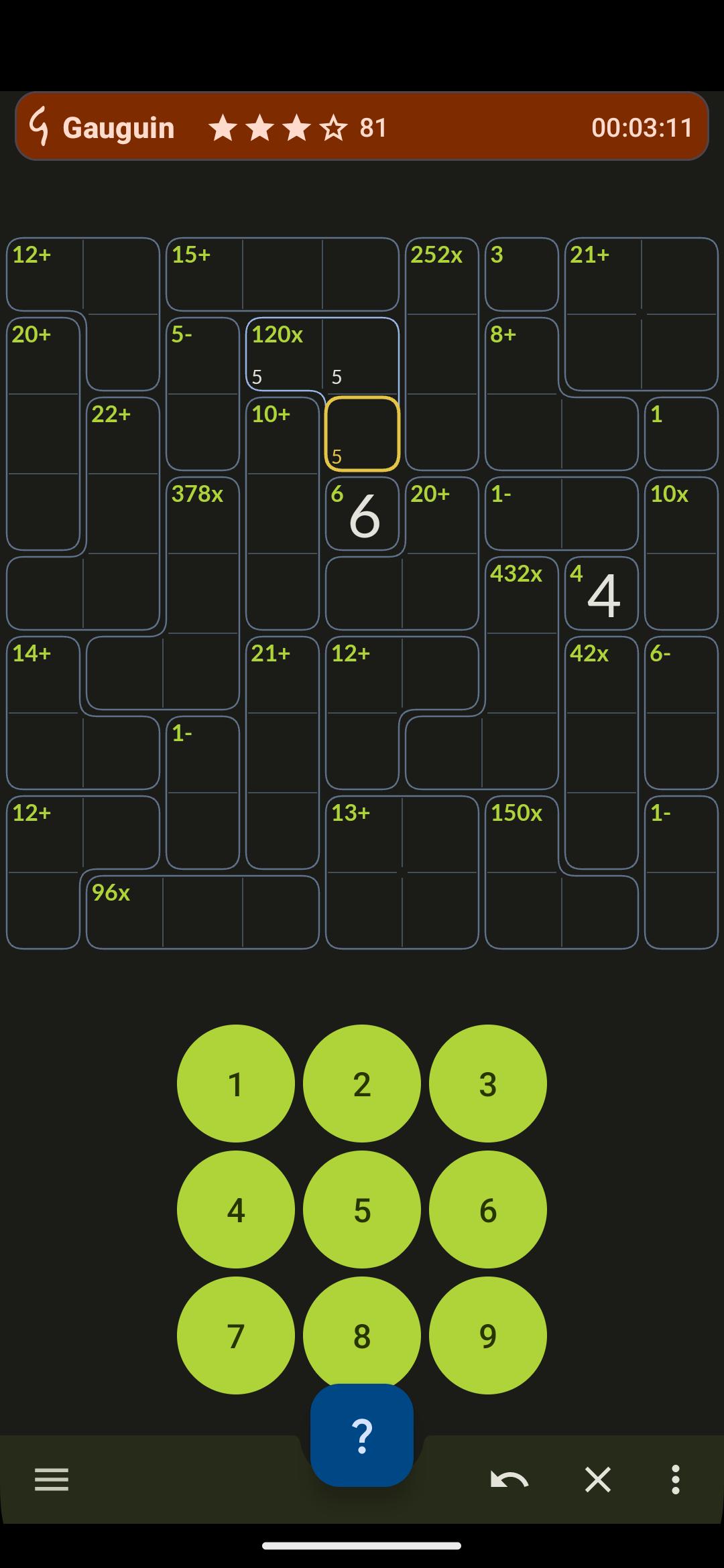
Task: Tap the number 2 button
Action: coord(361,1084)
